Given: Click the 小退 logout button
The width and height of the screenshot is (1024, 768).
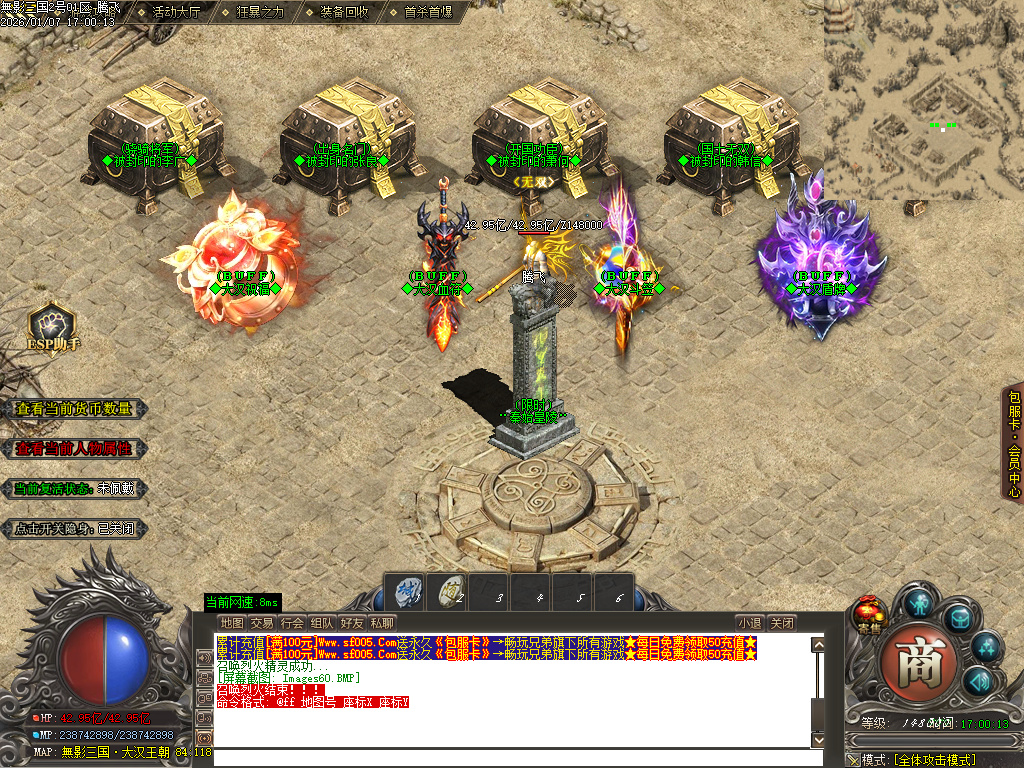Looking at the screenshot, I should 750,623.
